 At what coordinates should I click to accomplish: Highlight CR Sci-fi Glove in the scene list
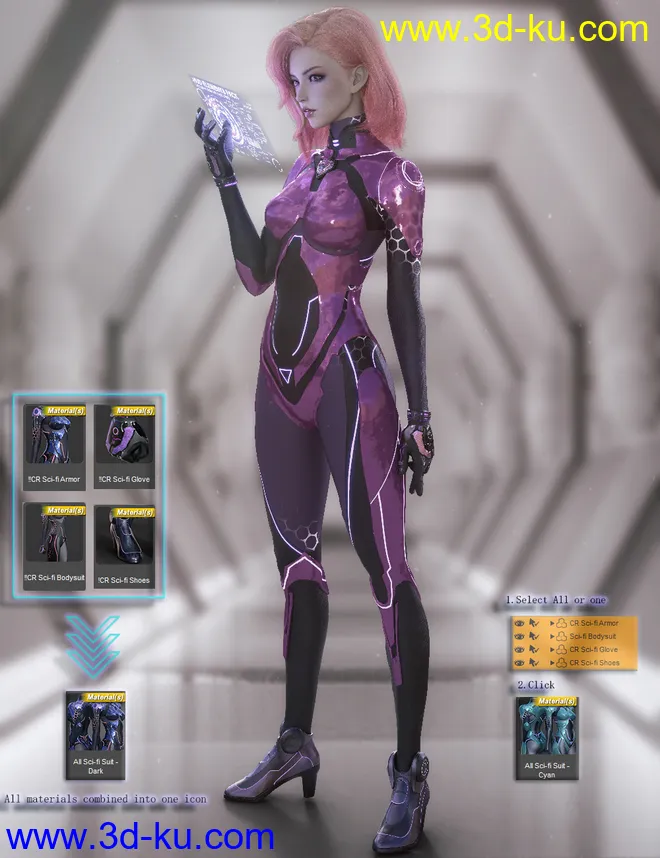tap(594, 649)
